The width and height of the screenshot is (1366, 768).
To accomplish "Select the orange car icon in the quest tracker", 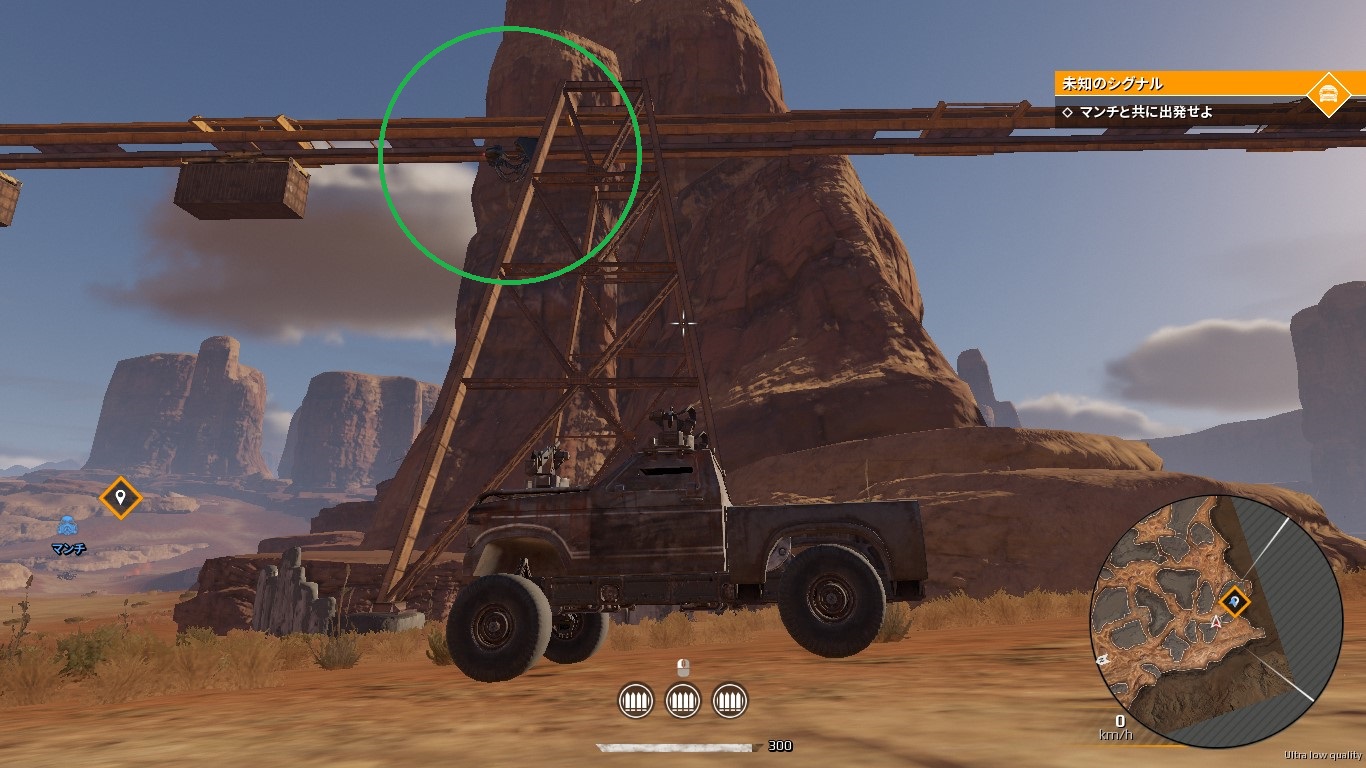I will [x=1328, y=94].
